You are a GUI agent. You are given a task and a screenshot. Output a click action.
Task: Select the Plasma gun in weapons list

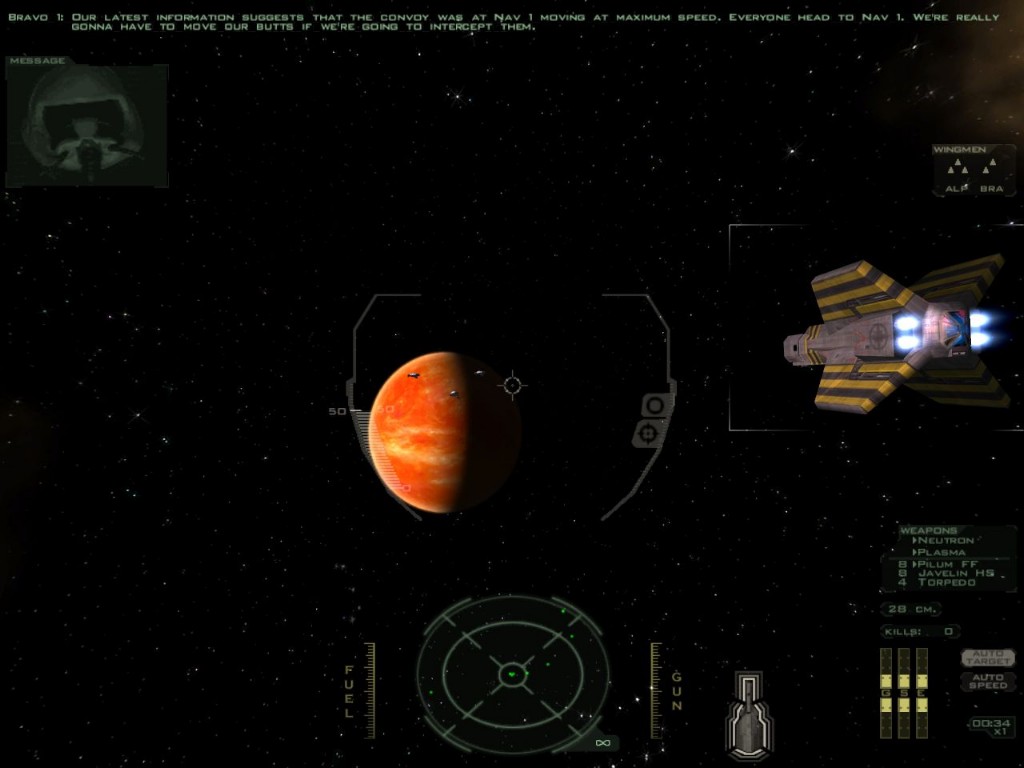click(941, 552)
